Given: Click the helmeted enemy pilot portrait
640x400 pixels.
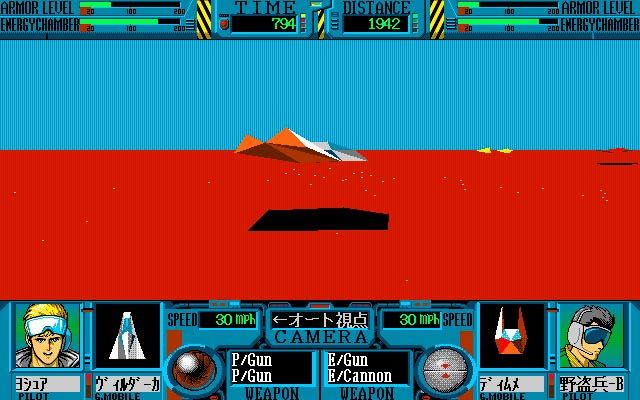Looking at the screenshot, I should coord(592,336).
